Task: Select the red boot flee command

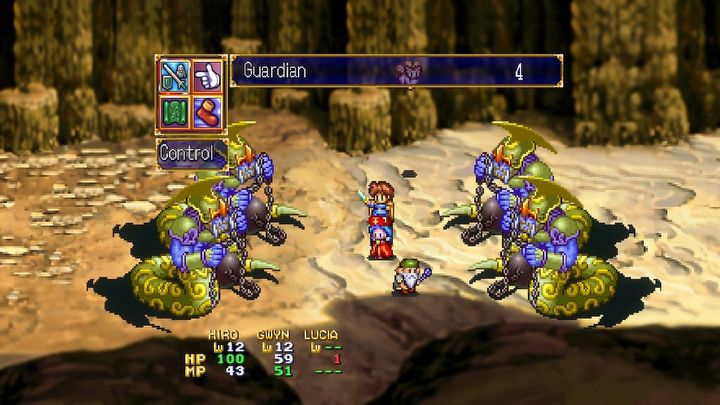Action: click(x=207, y=106)
